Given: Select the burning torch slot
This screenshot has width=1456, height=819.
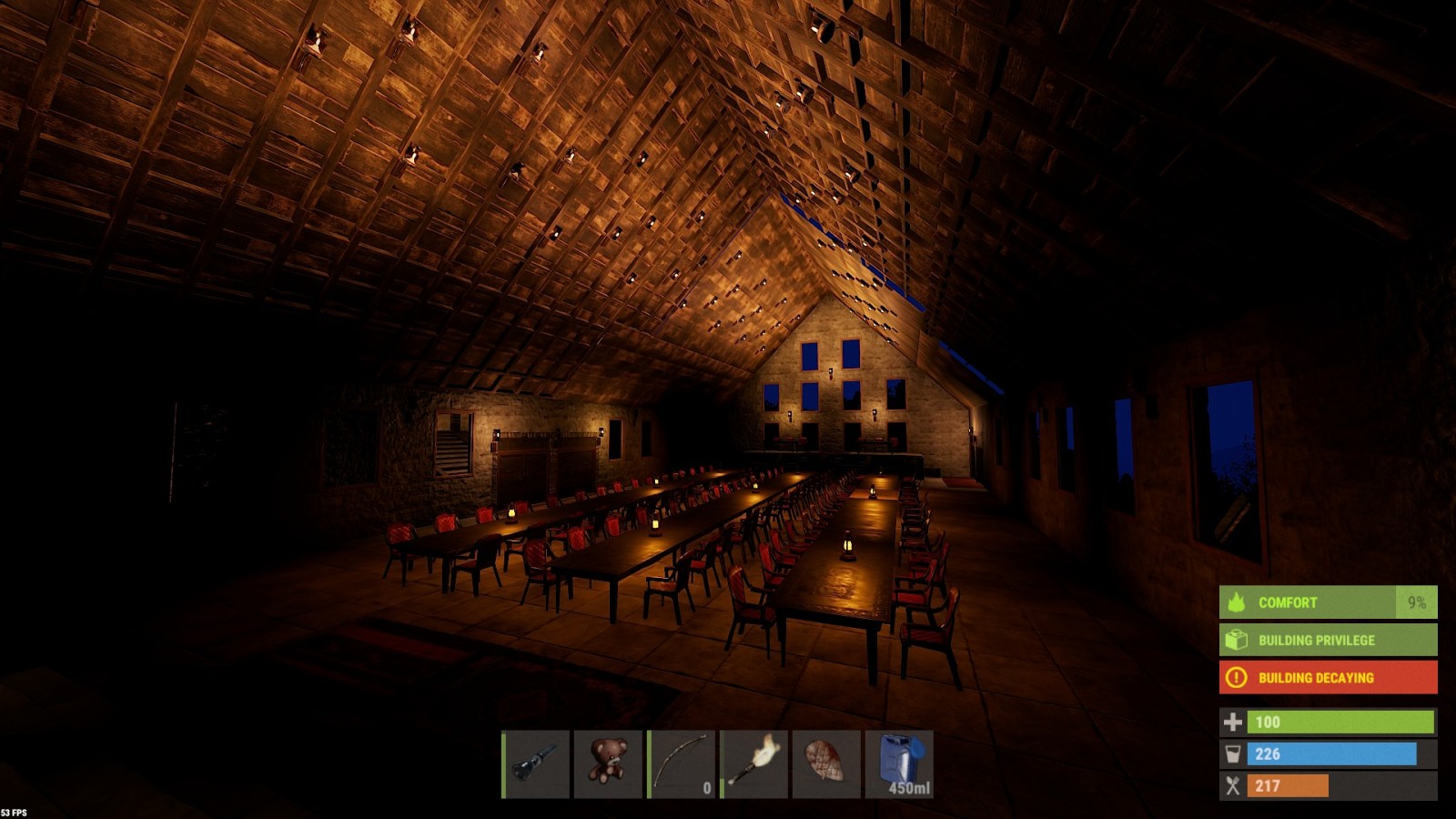Looking at the screenshot, I should pyautogui.click(x=754, y=763).
